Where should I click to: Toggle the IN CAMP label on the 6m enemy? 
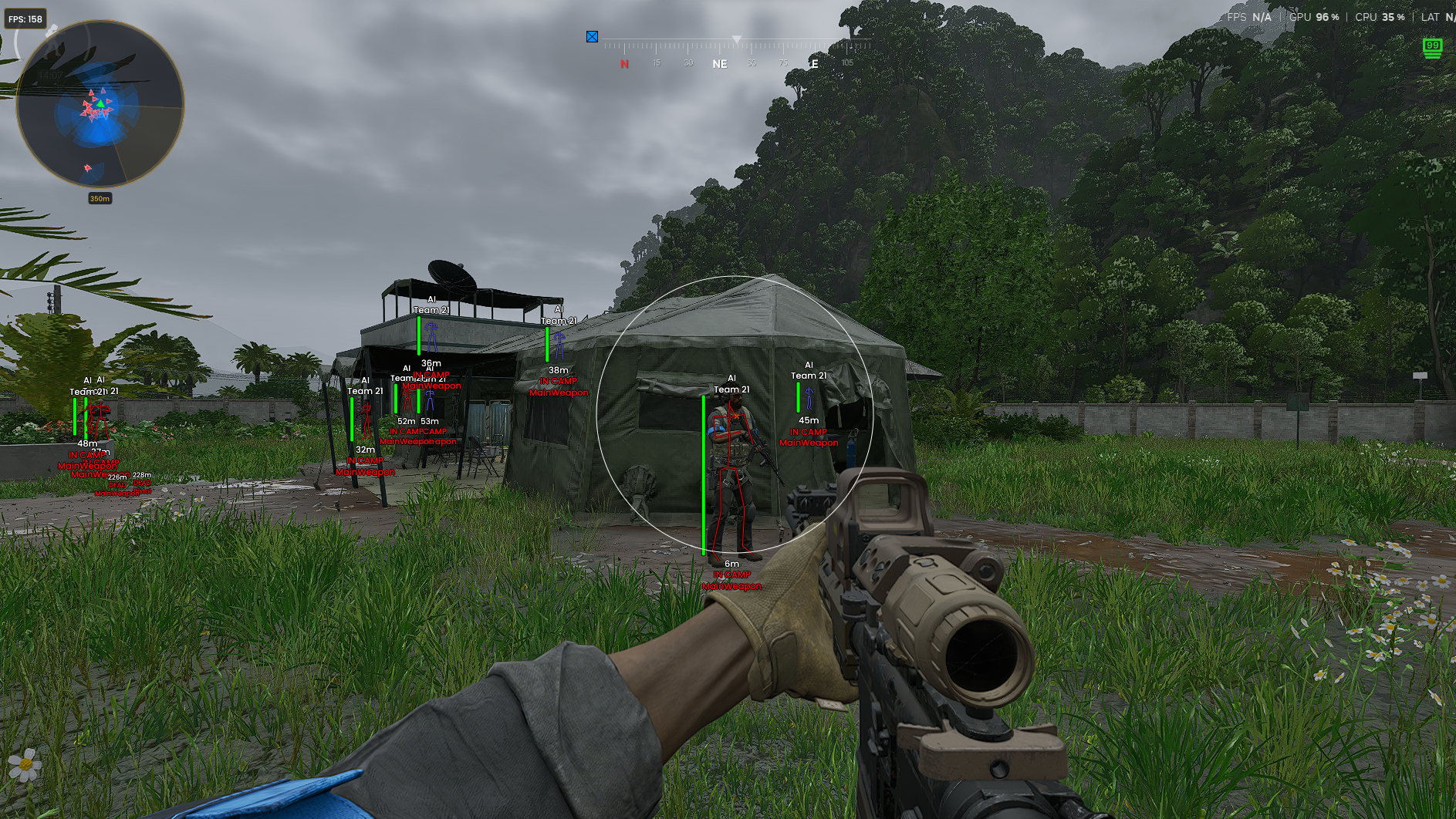pos(731,574)
